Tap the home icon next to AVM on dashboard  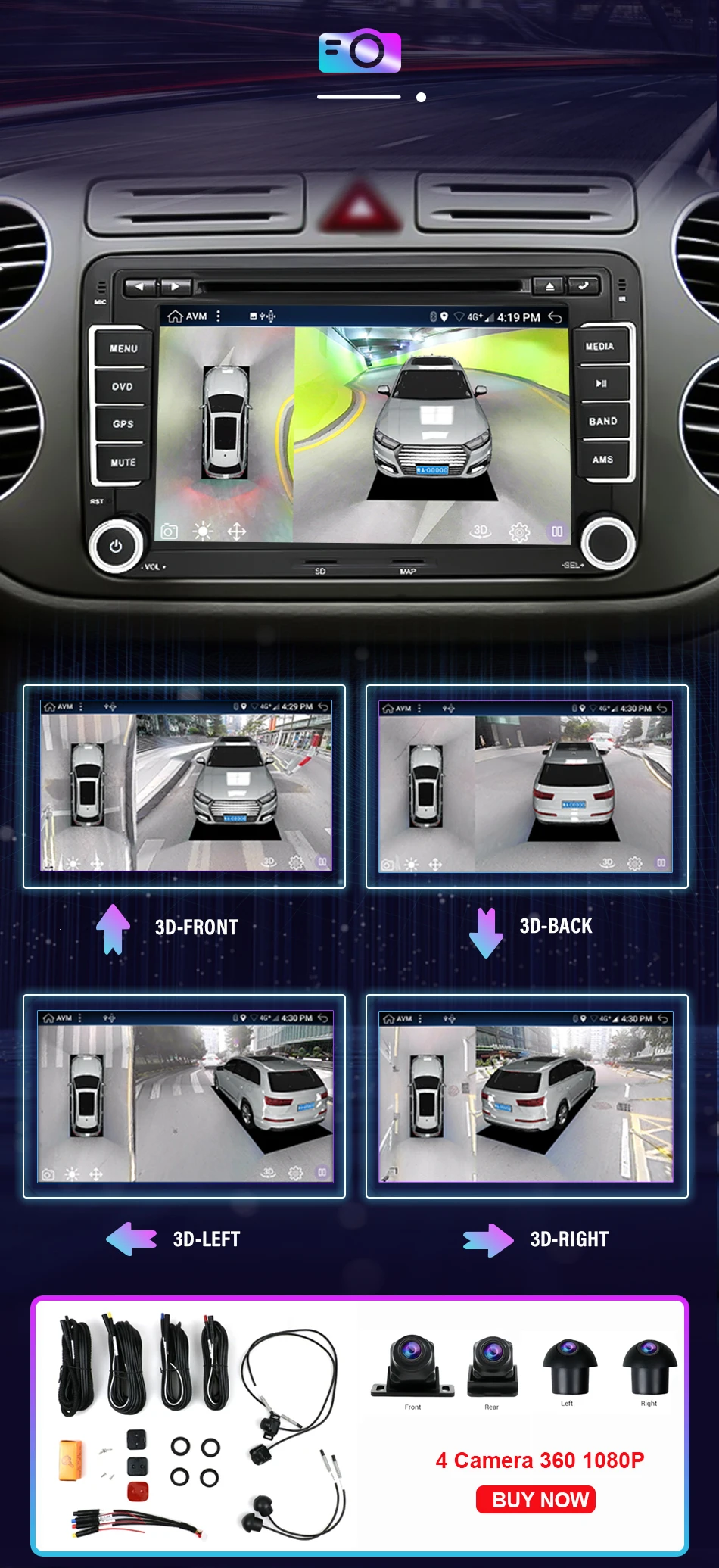175,316
